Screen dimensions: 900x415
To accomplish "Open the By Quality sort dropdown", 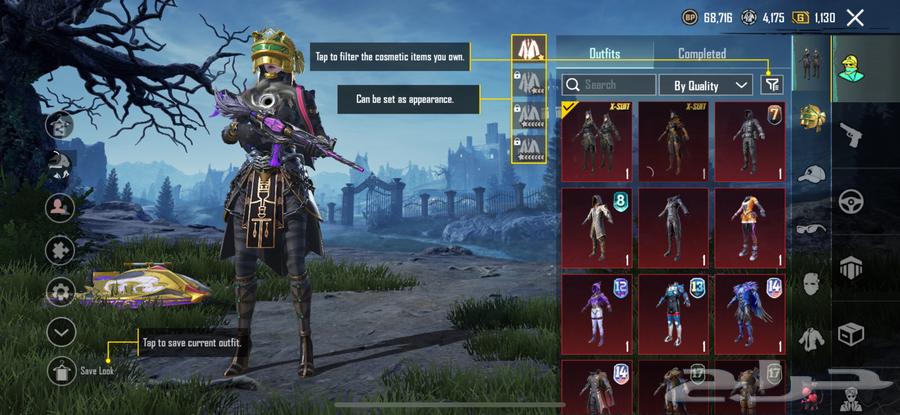I will tap(706, 85).
